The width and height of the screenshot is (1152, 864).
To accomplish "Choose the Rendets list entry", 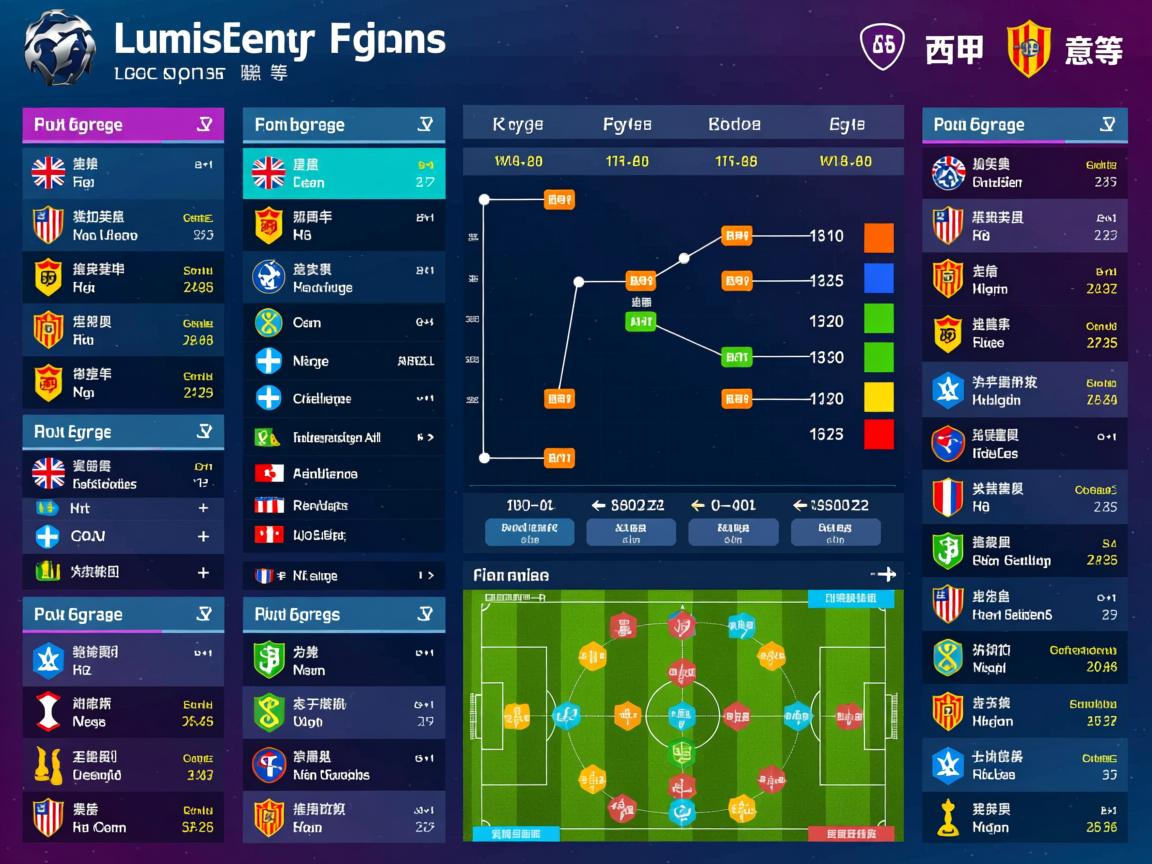I will [x=343, y=506].
